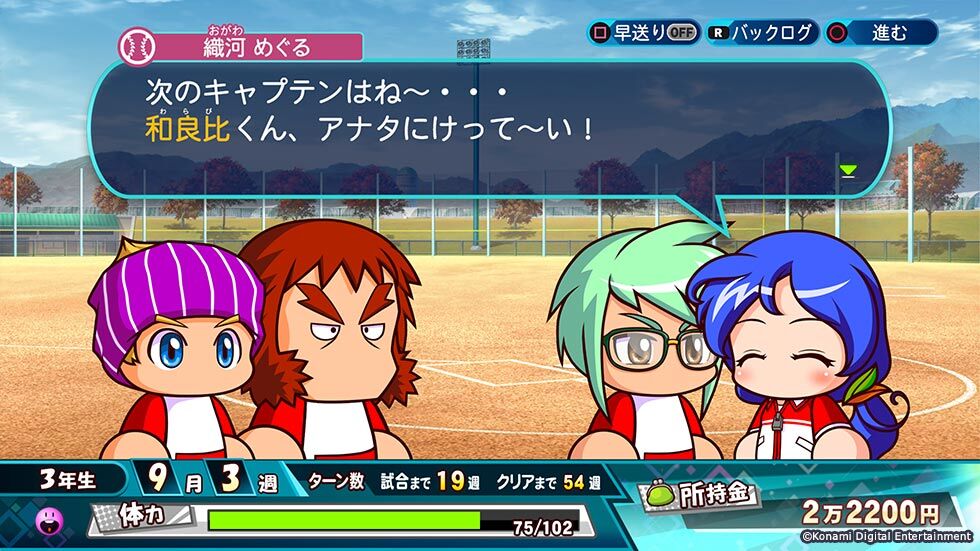Click the purple mood face icon
The height and width of the screenshot is (551, 980).
point(49,520)
